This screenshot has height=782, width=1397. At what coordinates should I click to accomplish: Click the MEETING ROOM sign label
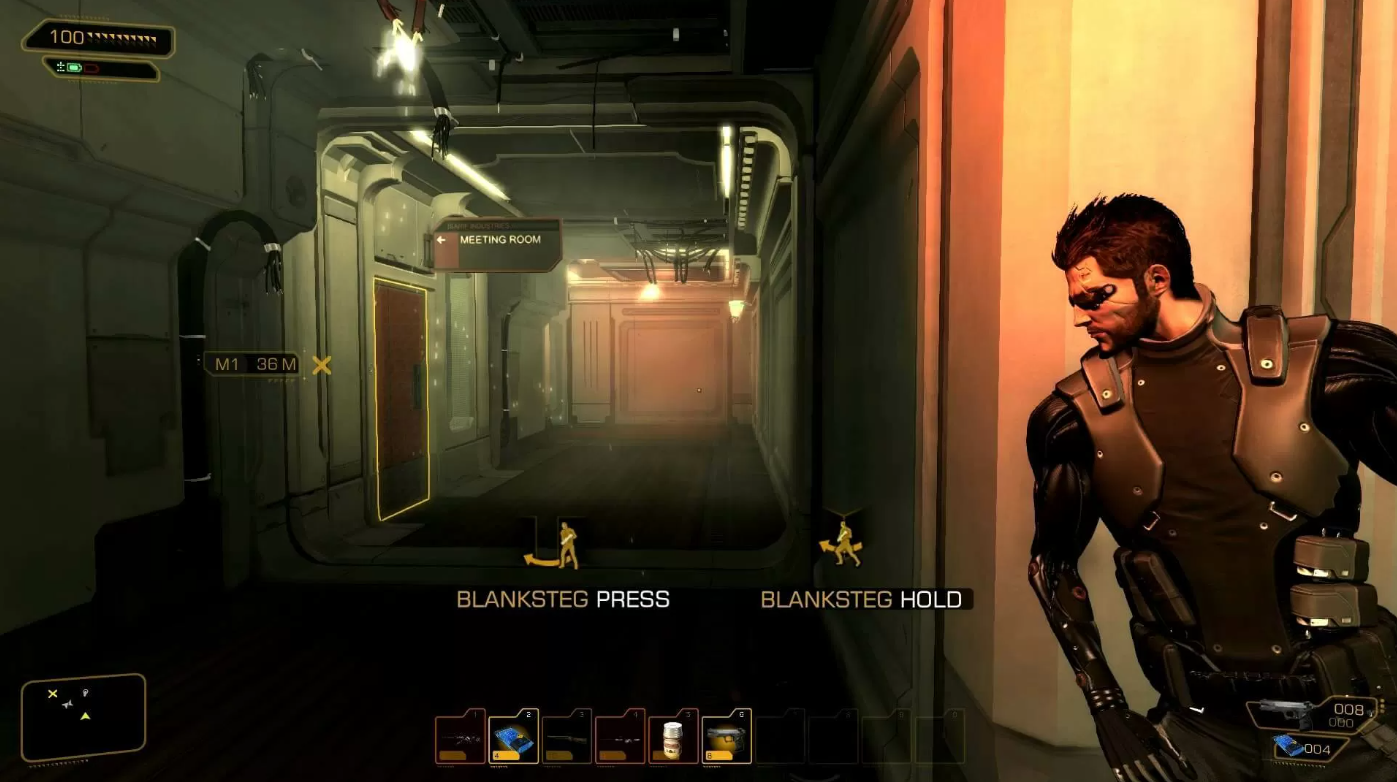point(500,240)
